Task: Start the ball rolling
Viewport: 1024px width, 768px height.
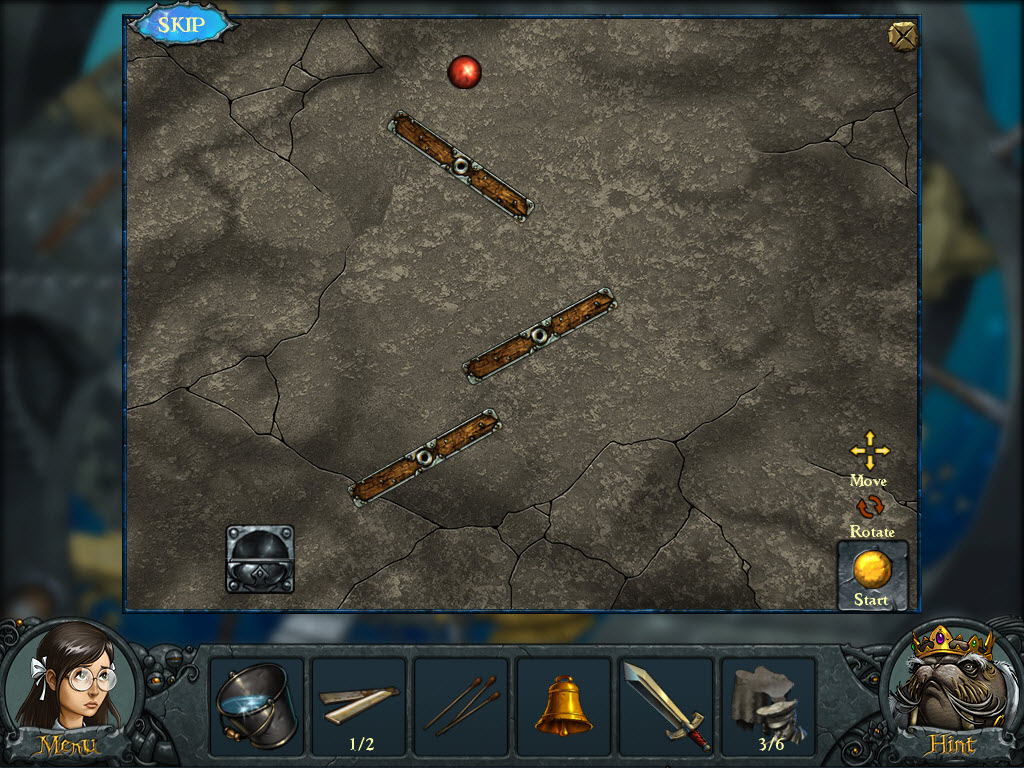Action: [x=872, y=576]
